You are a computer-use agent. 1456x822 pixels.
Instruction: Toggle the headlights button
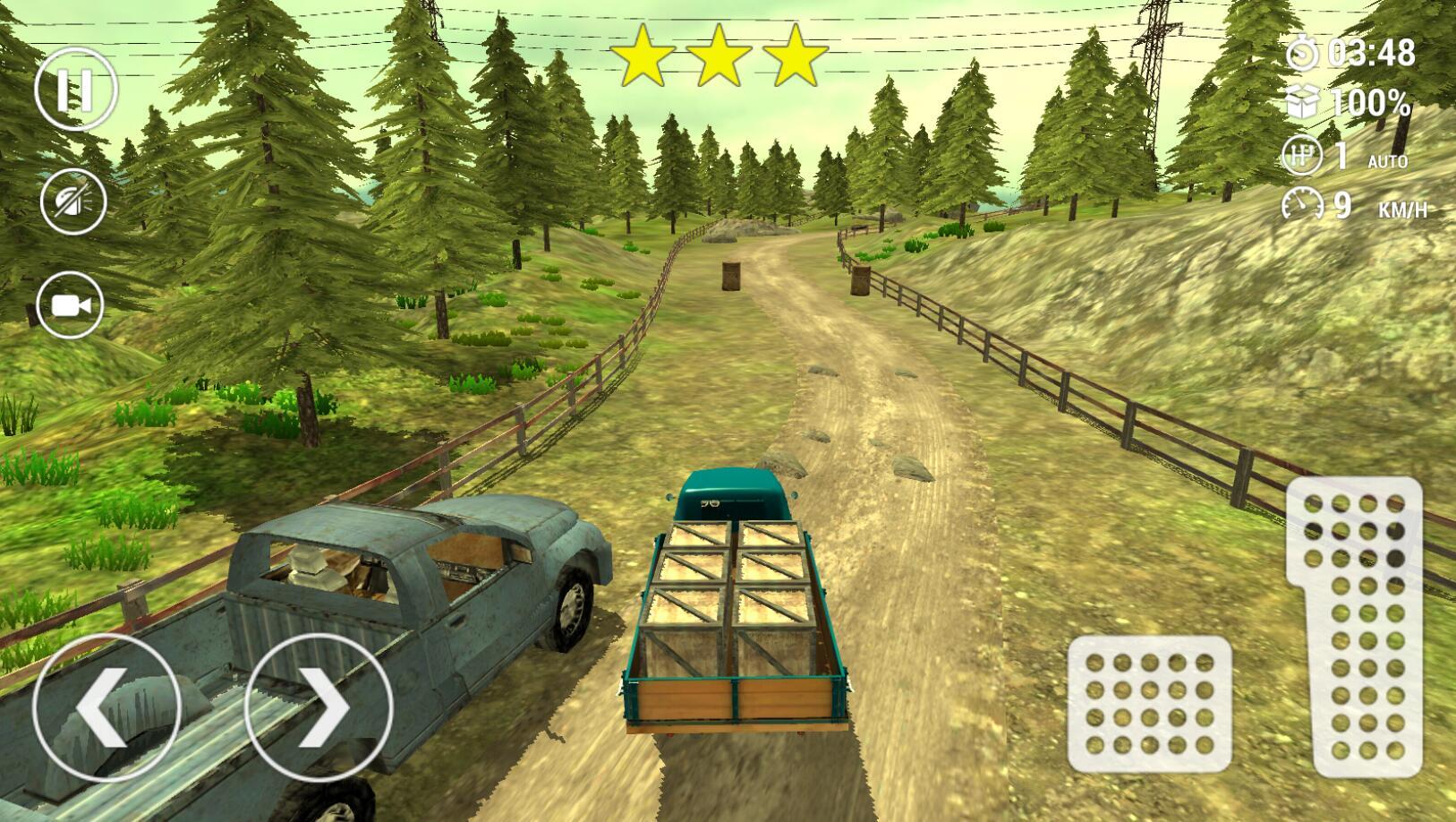(73, 201)
